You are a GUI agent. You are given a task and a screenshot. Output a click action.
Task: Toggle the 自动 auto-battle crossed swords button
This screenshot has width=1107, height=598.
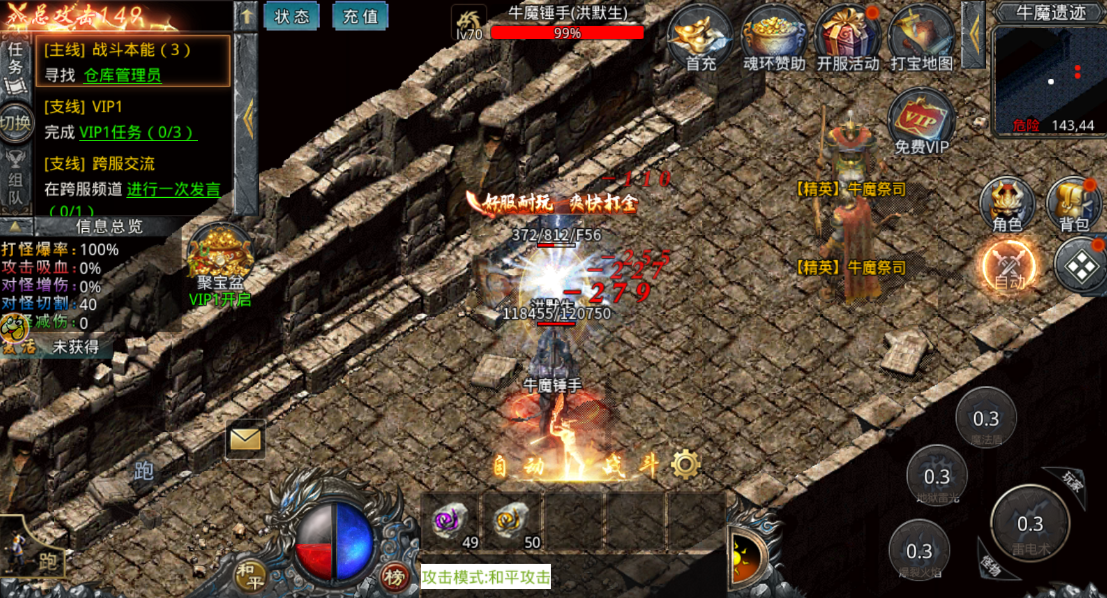[1009, 268]
